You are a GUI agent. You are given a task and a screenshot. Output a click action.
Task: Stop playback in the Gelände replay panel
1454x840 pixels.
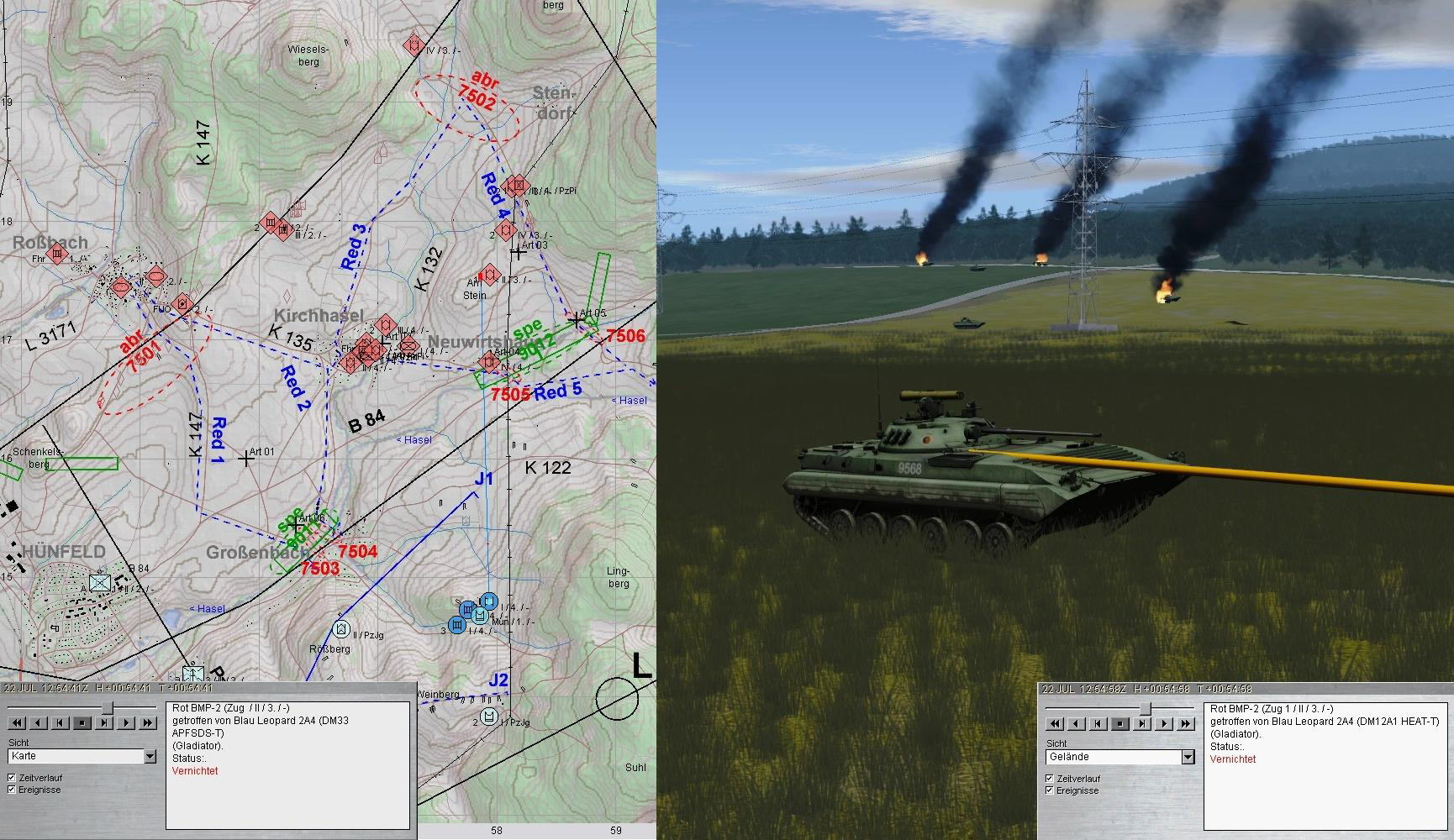(x=1120, y=723)
